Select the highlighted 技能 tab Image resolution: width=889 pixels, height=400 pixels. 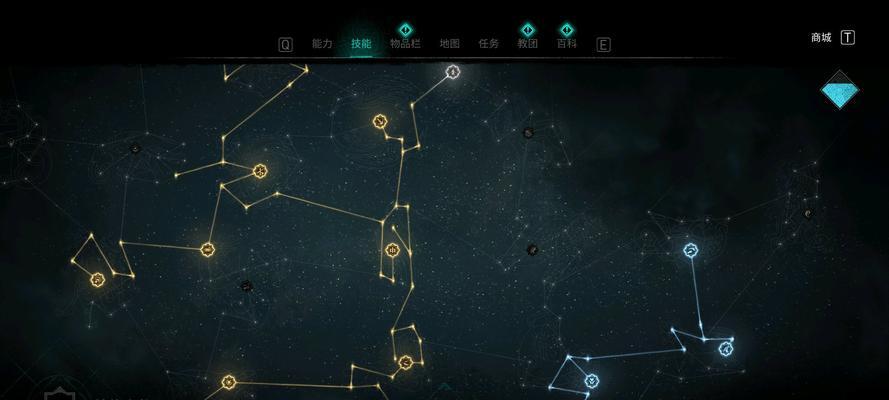click(x=361, y=44)
